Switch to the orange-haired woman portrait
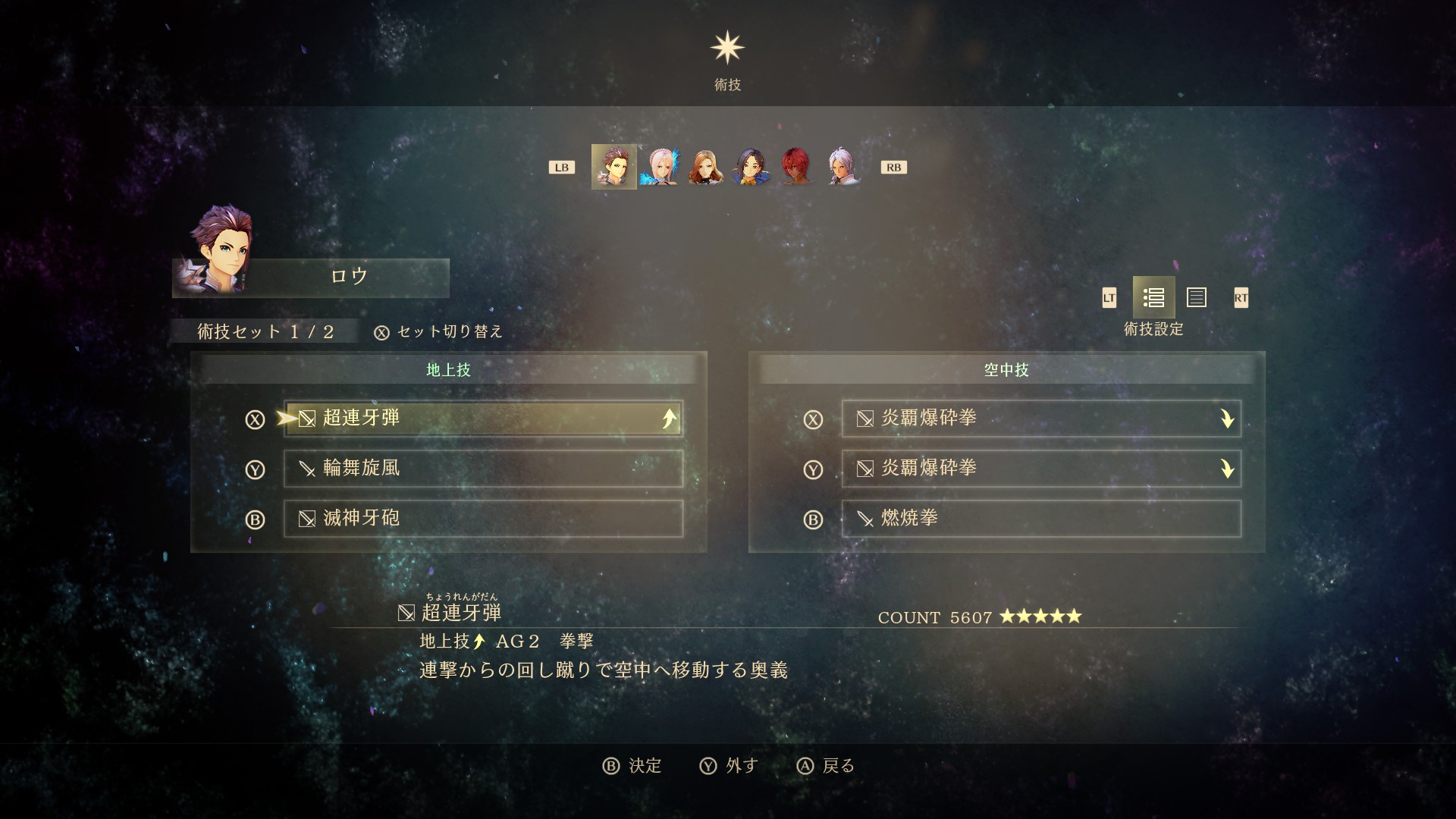Screen dimensions: 1456x819 pos(704,167)
